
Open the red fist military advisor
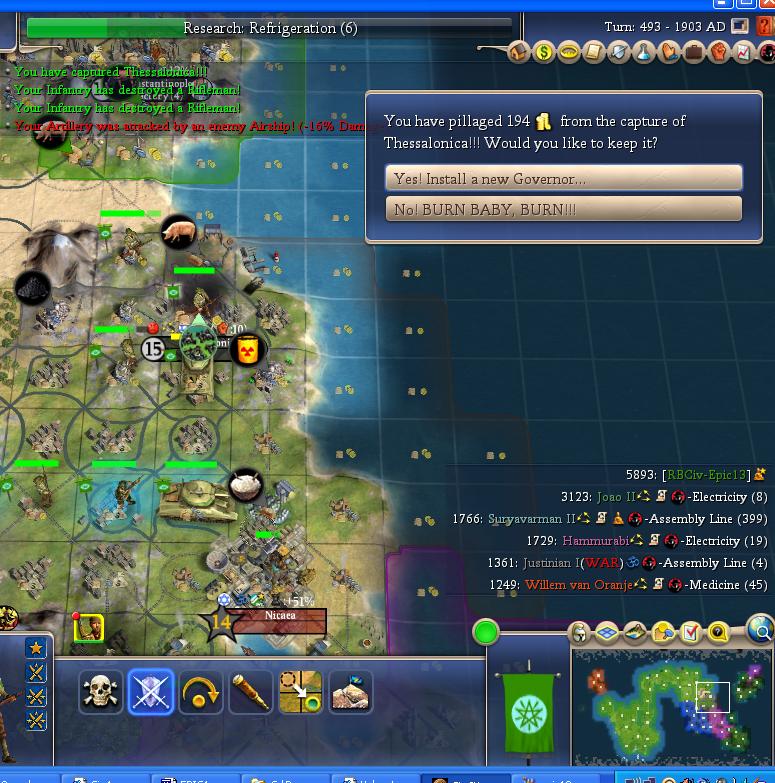tap(719, 52)
